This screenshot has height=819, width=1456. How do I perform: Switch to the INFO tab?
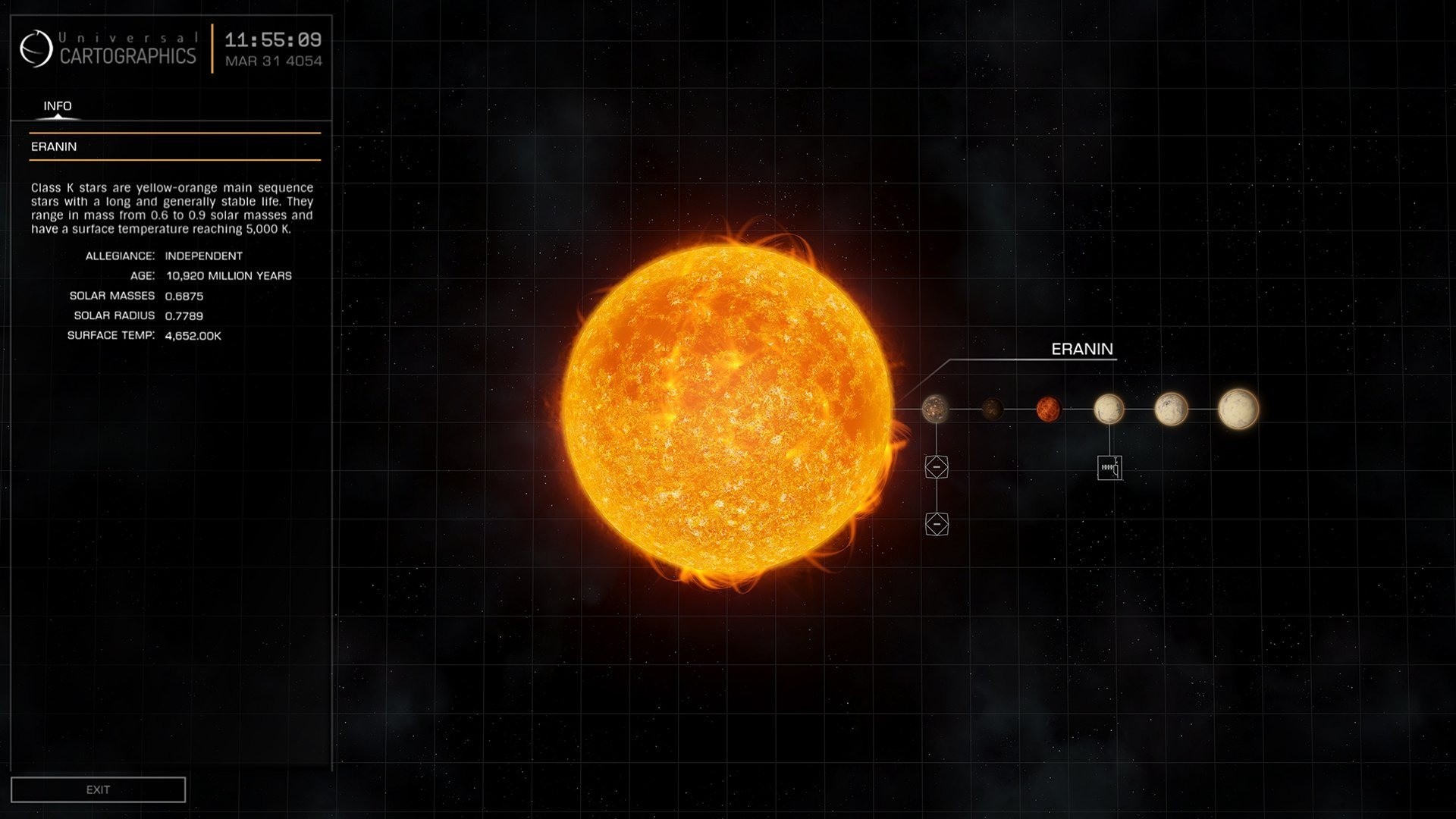click(57, 106)
